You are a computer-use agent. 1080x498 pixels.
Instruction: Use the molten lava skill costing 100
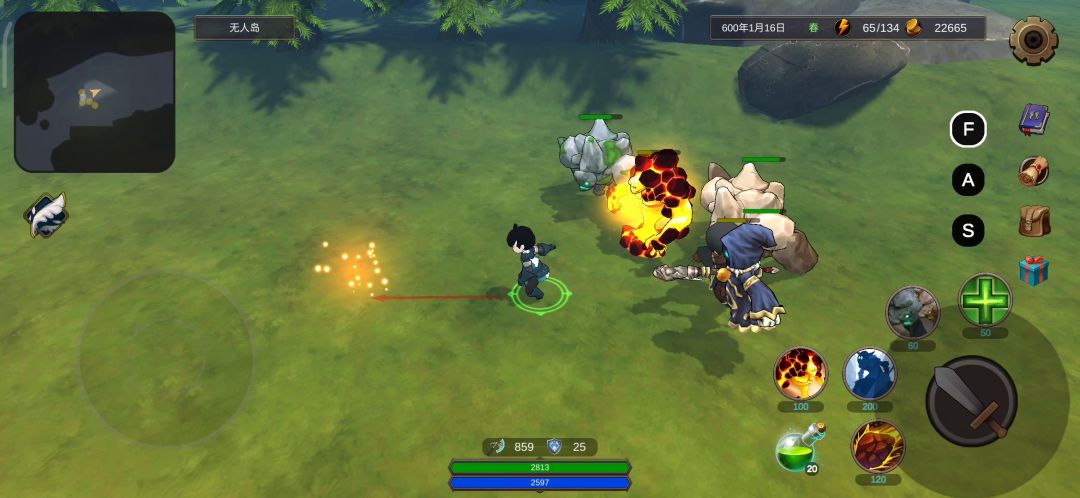tap(801, 374)
